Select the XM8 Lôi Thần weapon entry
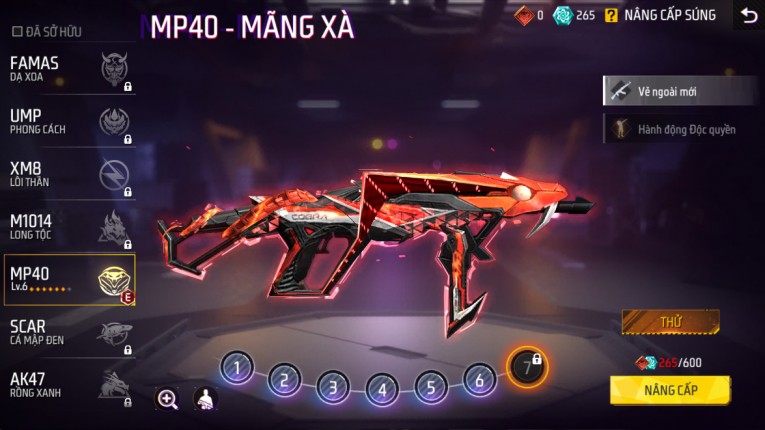Viewport: 765px width, 430px height. [68, 174]
